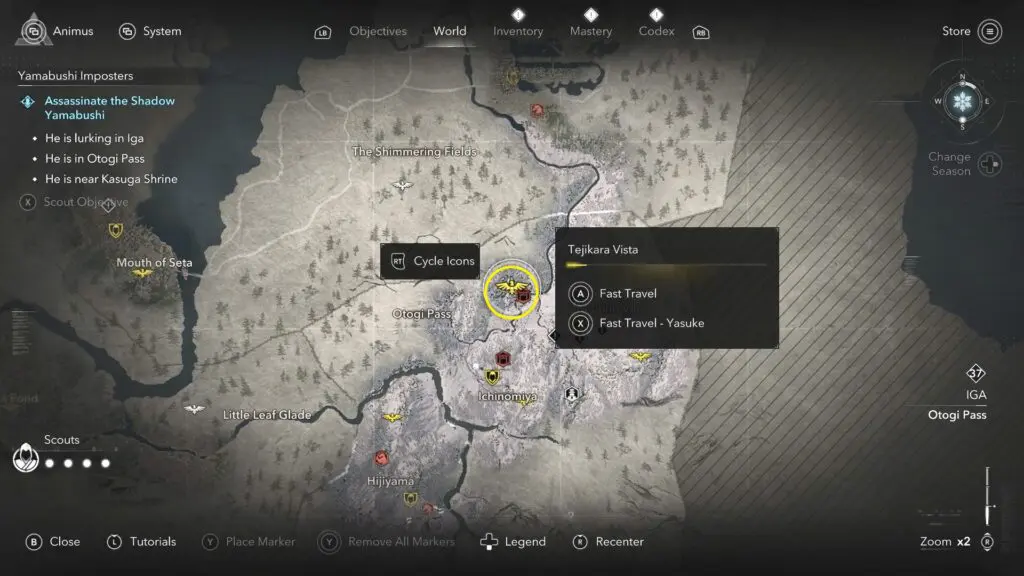Open the Store
Screen dimensions: 1024x576
[972, 31]
